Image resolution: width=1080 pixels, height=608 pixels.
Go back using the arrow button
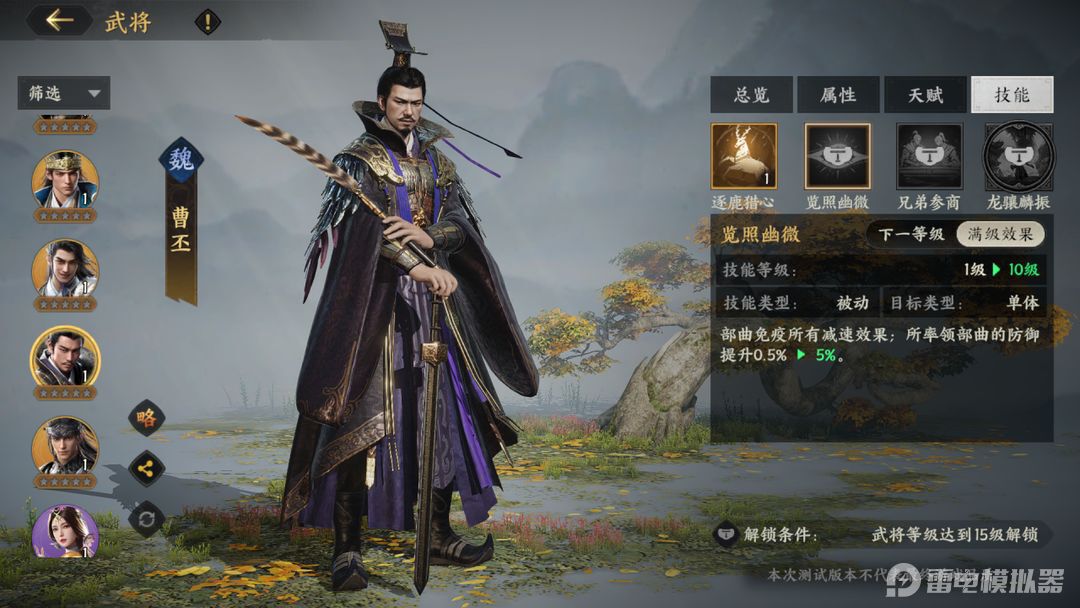[x=59, y=21]
